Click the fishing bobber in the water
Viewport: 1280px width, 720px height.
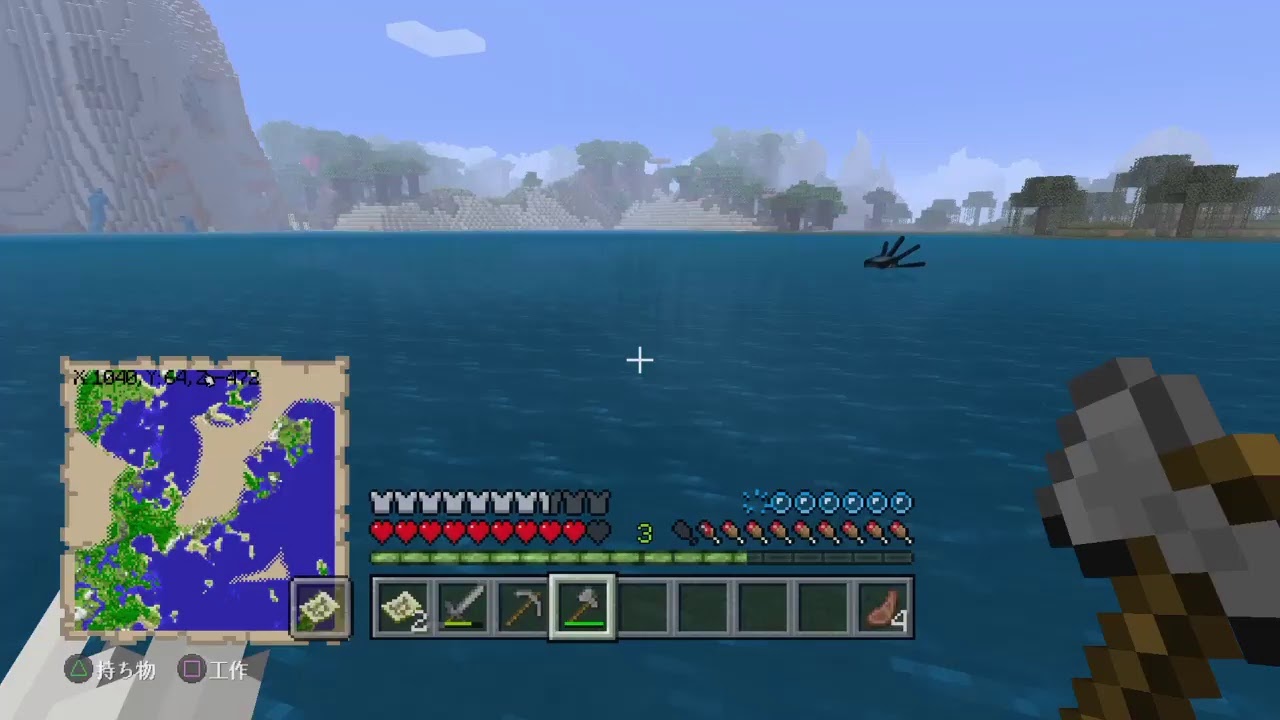tap(893, 255)
